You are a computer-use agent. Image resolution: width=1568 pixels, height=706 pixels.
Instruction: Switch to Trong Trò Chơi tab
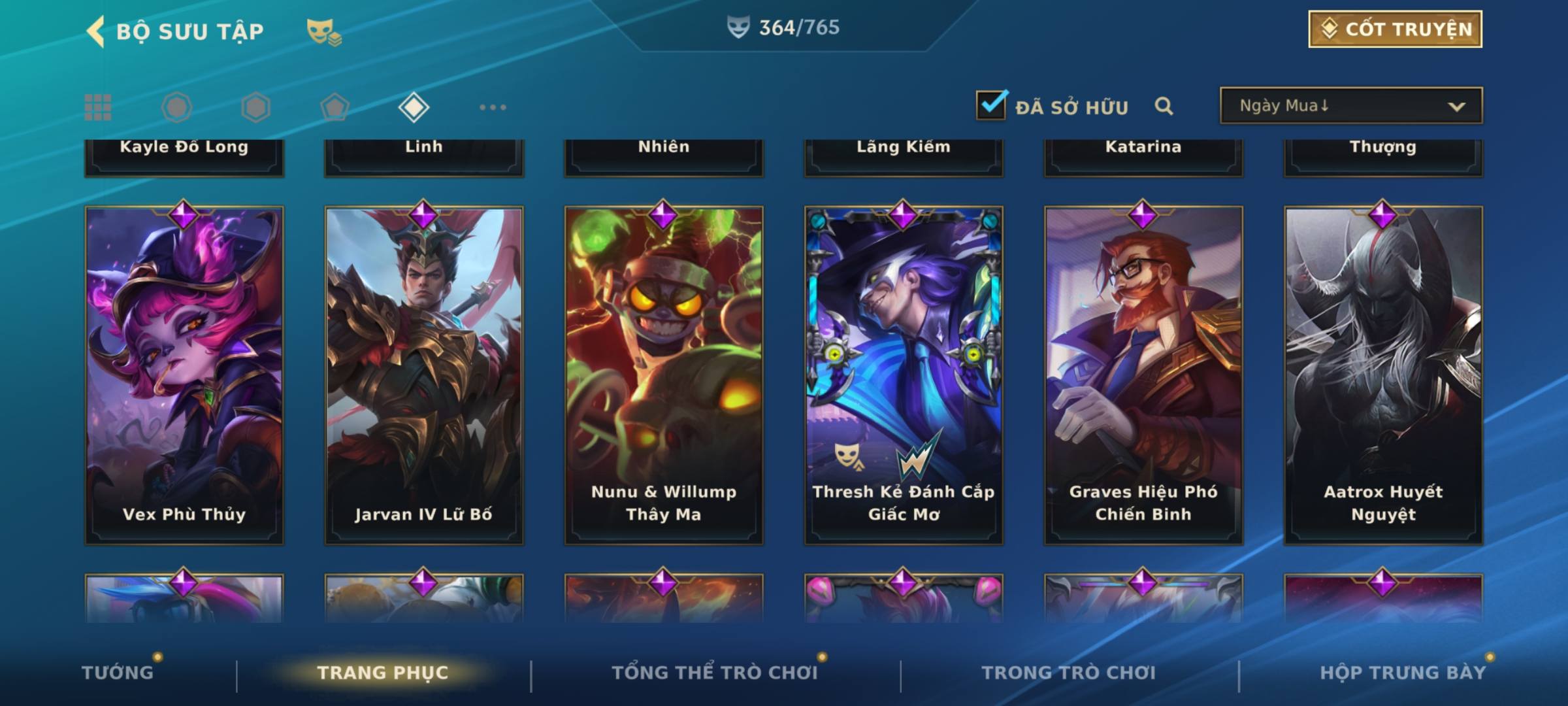pos(1068,673)
